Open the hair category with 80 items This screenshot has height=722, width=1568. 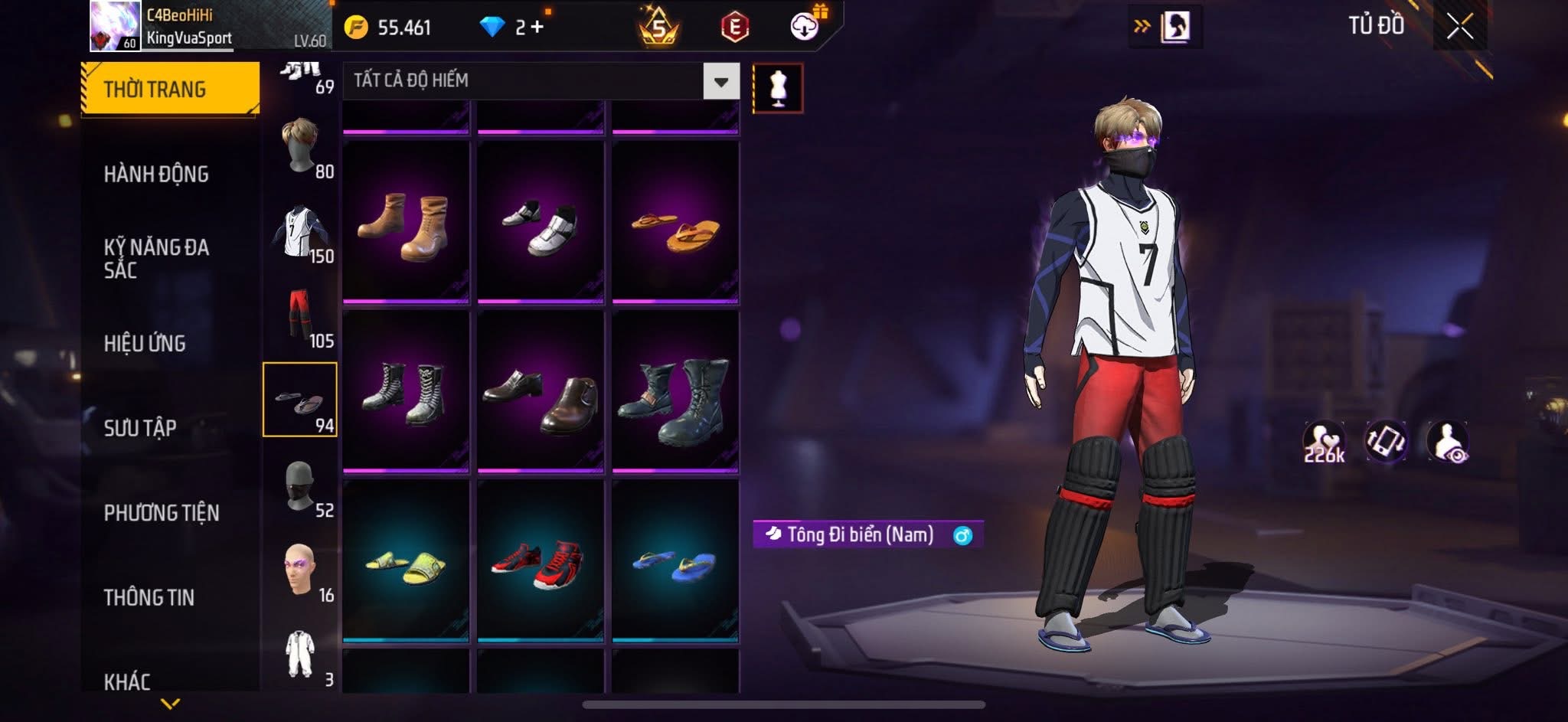point(301,147)
